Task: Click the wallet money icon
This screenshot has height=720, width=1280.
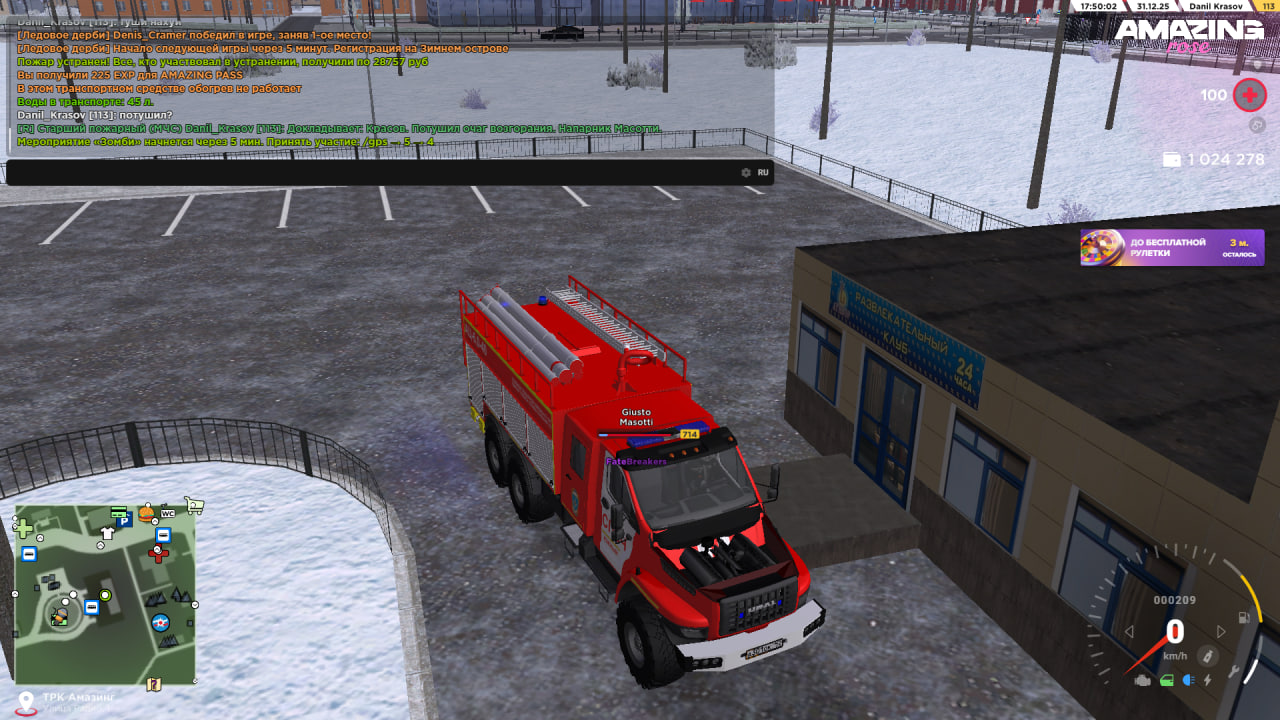Action: [x=1172, y=160]
